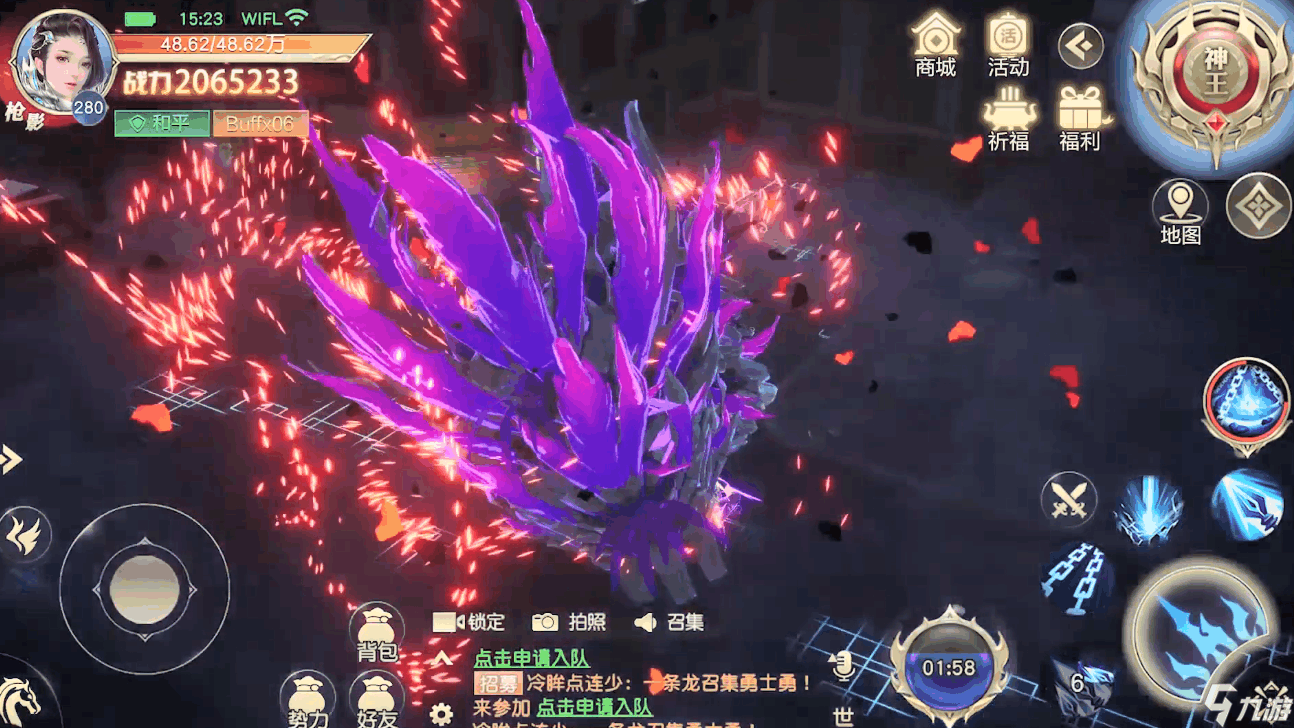Open the 地图 map
This screenshot has width=1294, height=728.
pyautogui.click(x=1180, y=212)
